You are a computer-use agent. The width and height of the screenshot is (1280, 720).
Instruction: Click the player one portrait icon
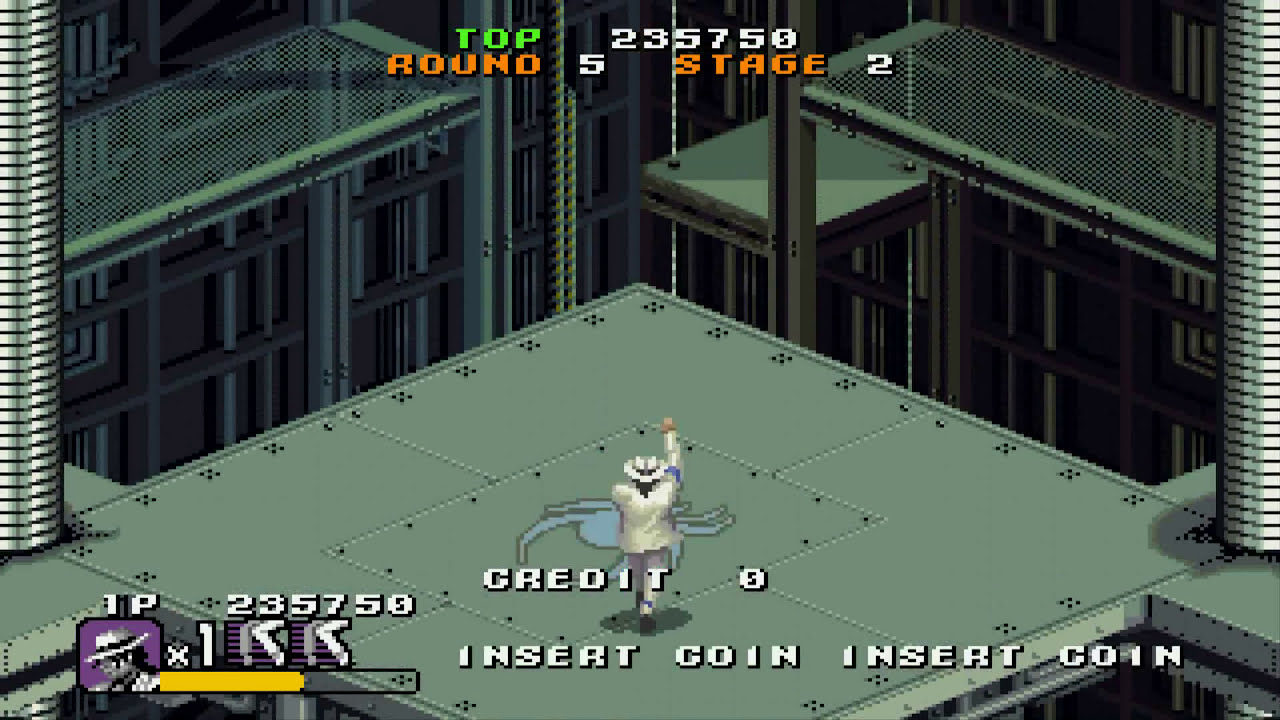tap(119, 654)
